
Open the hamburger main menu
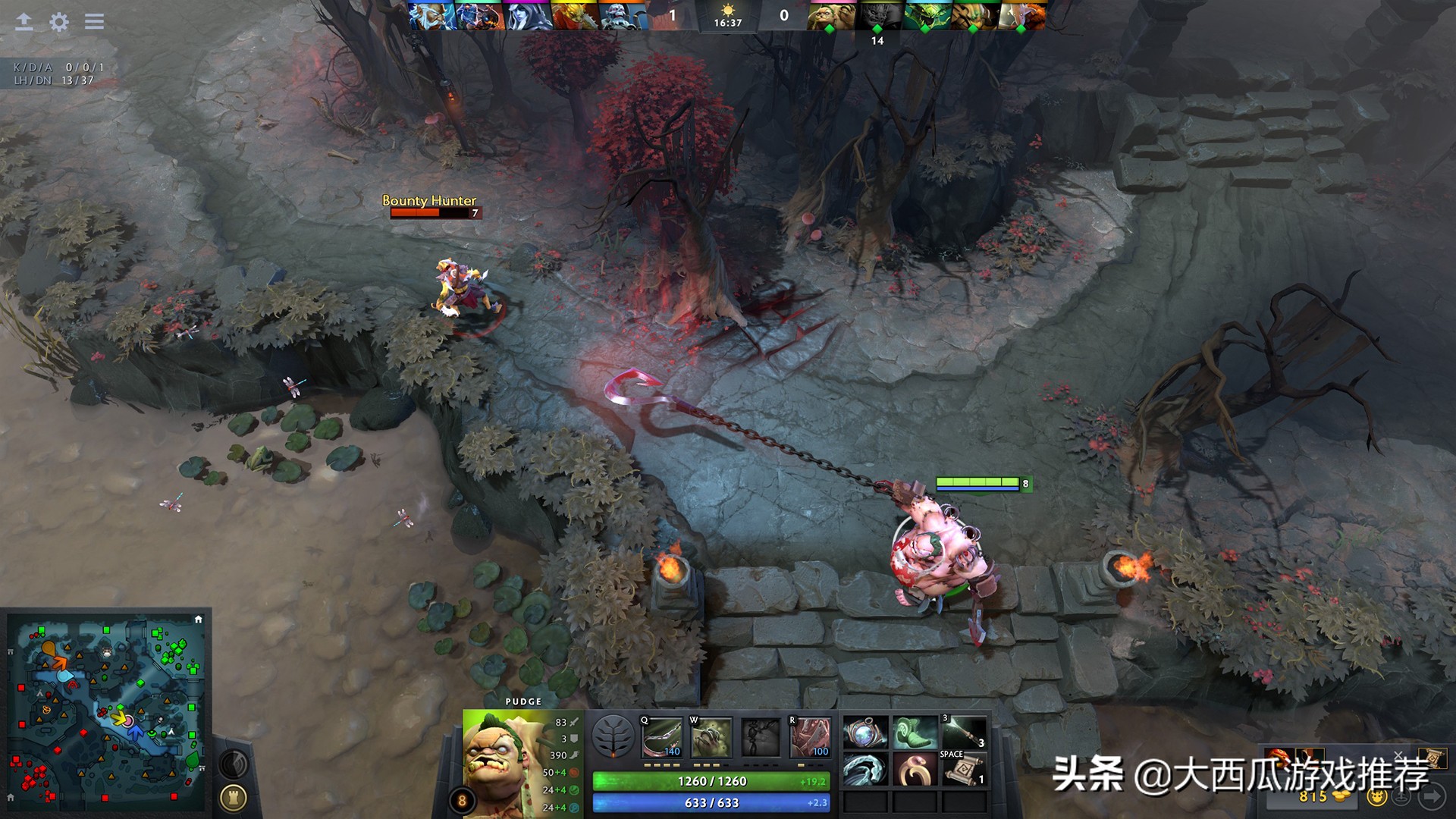(x=94, y=22)
